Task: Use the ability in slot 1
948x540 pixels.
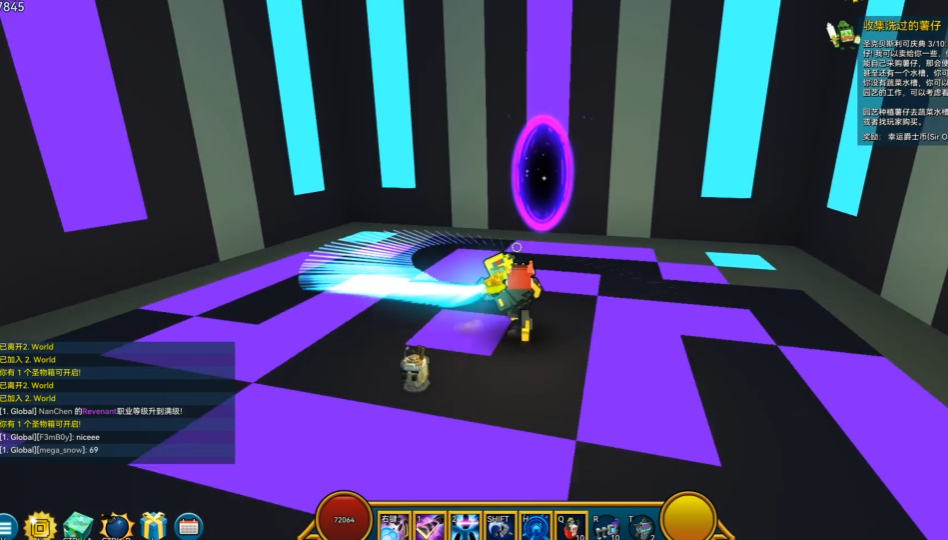Action: pyautogui.click(x=430, y=527)
